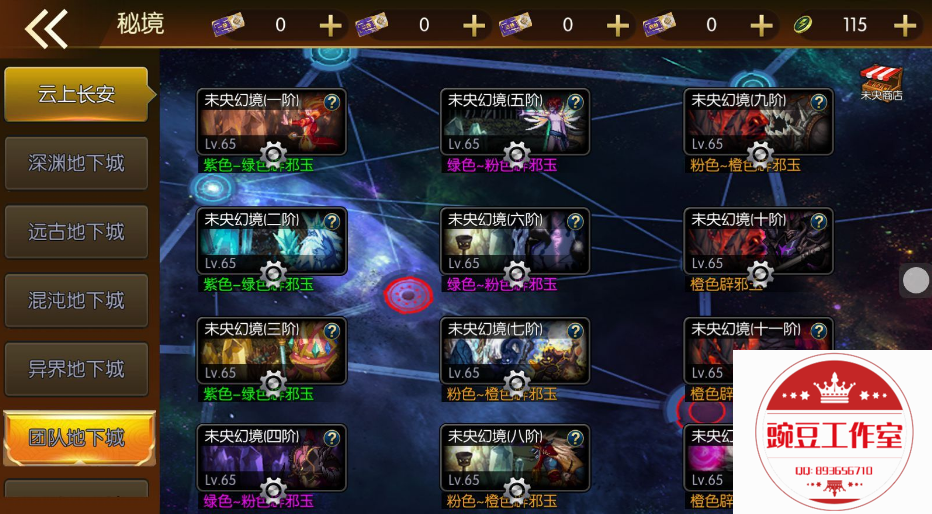Enter the 未央幻境(二阶) dungeon tile

point(270,243)
